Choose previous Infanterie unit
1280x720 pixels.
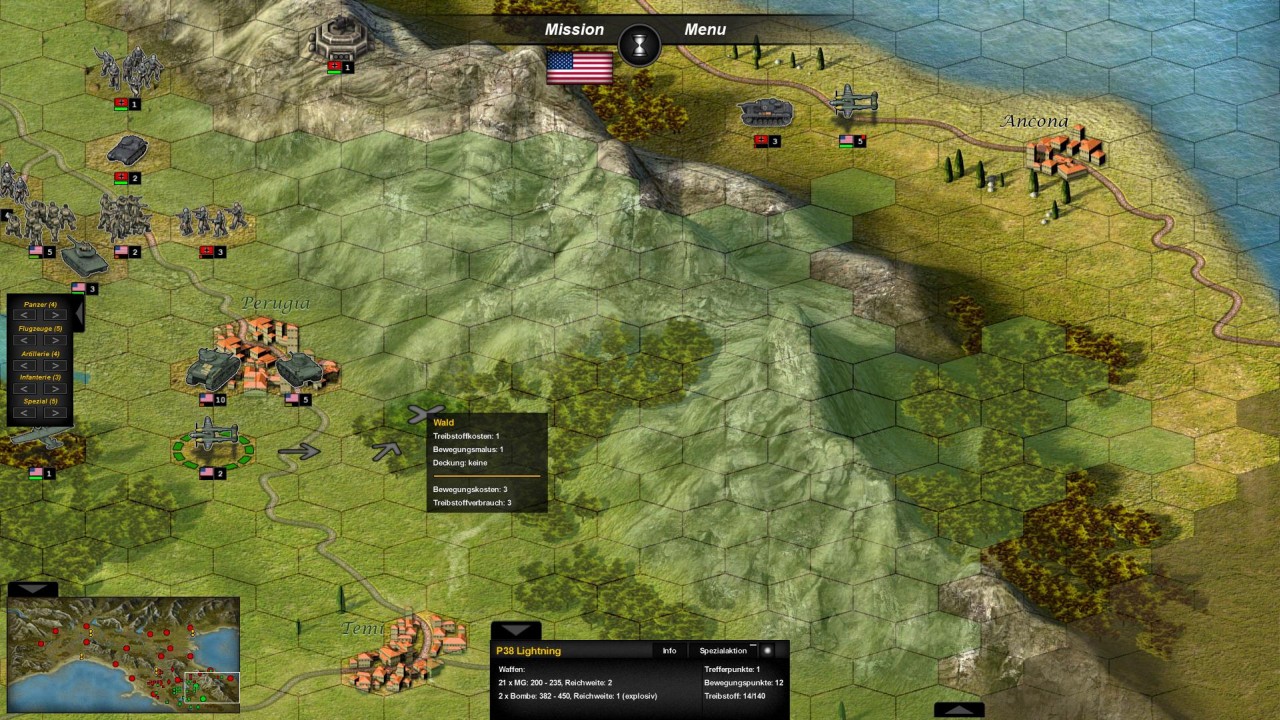(26, 389)
